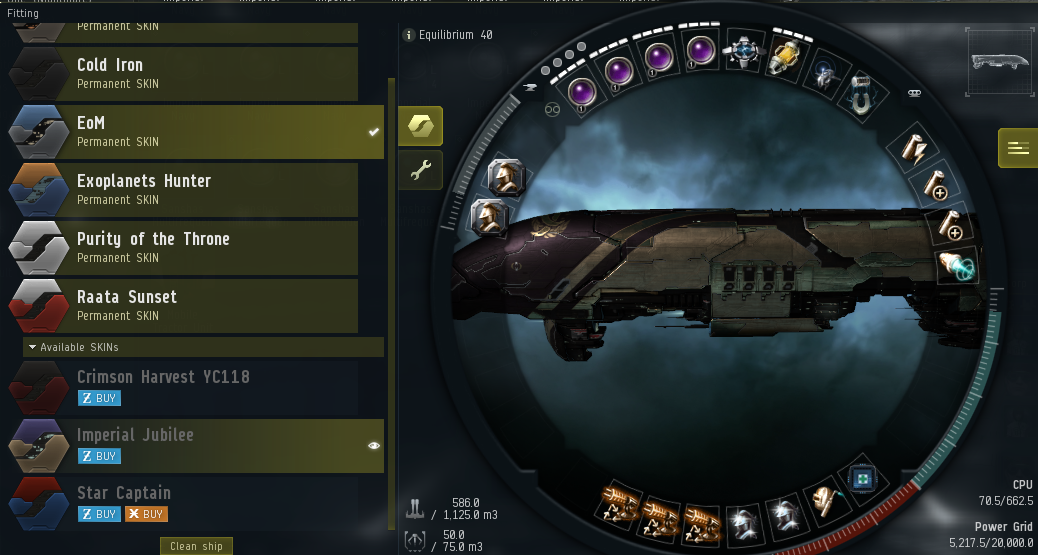
Task: Select the green microchip low slot module
Action: click(x=859, y=480)
